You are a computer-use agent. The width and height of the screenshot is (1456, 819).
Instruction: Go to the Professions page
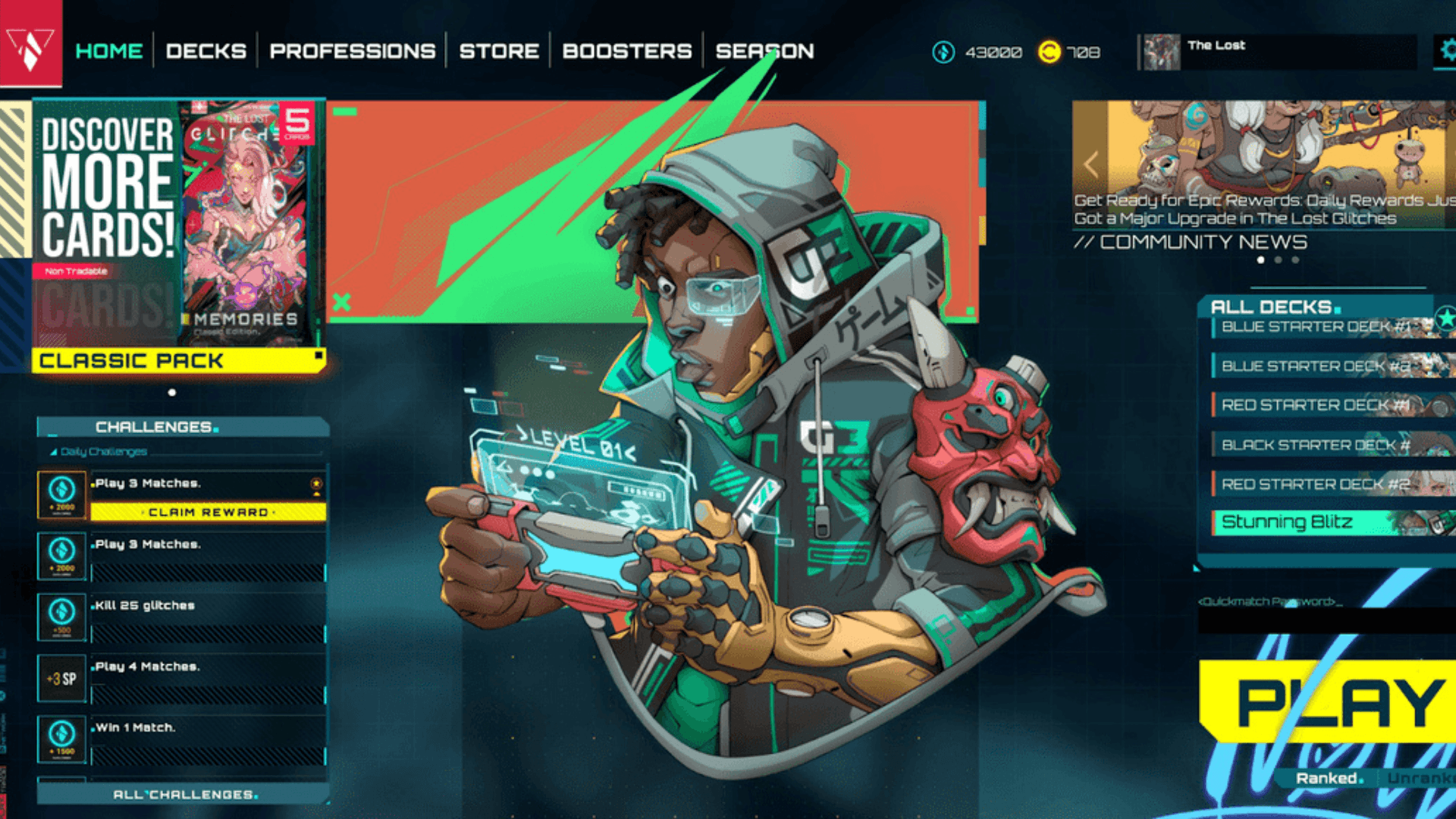tap(353, 51)
